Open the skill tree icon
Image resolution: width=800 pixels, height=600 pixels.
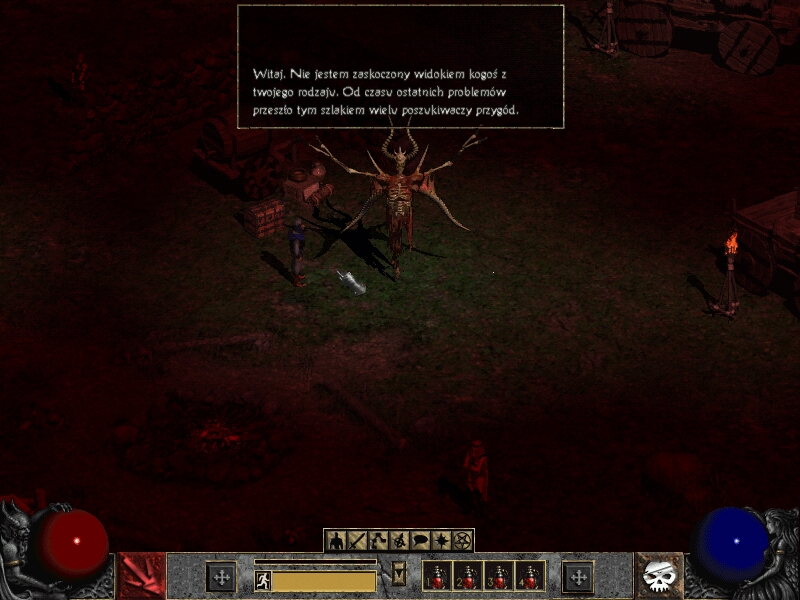coord(379,541)
